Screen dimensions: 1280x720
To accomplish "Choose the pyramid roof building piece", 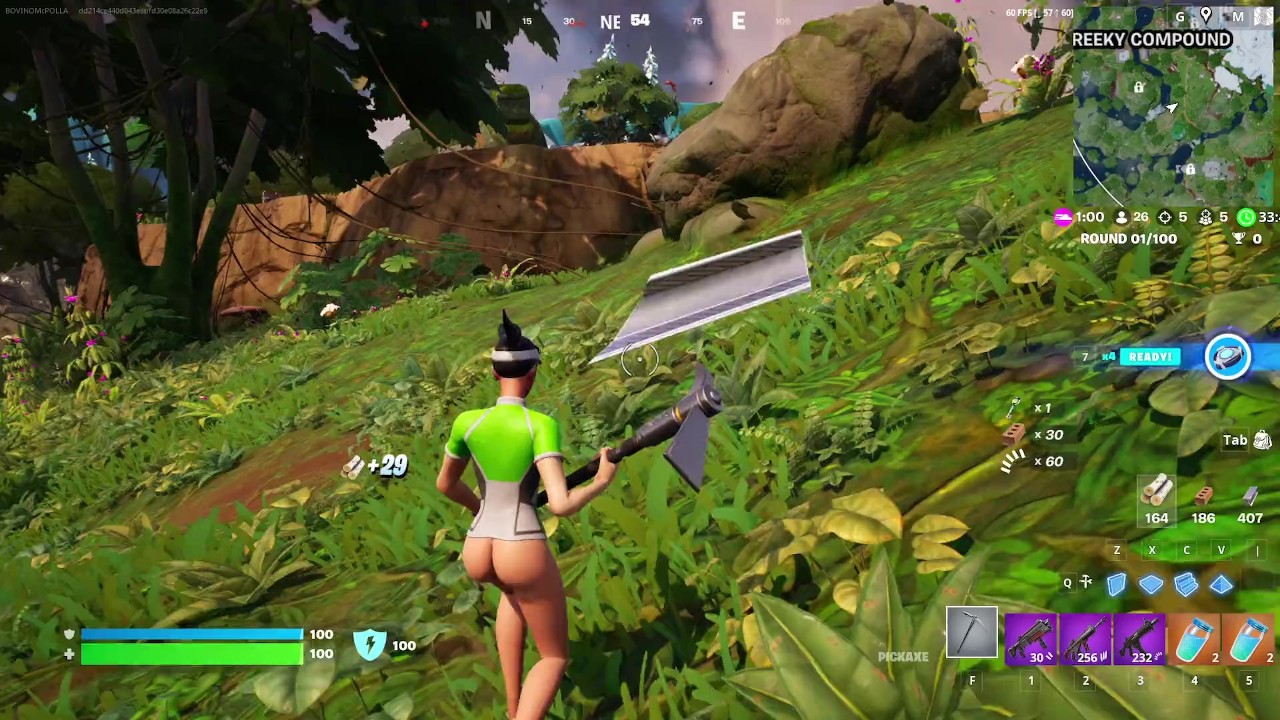I will coord(1221,584).
